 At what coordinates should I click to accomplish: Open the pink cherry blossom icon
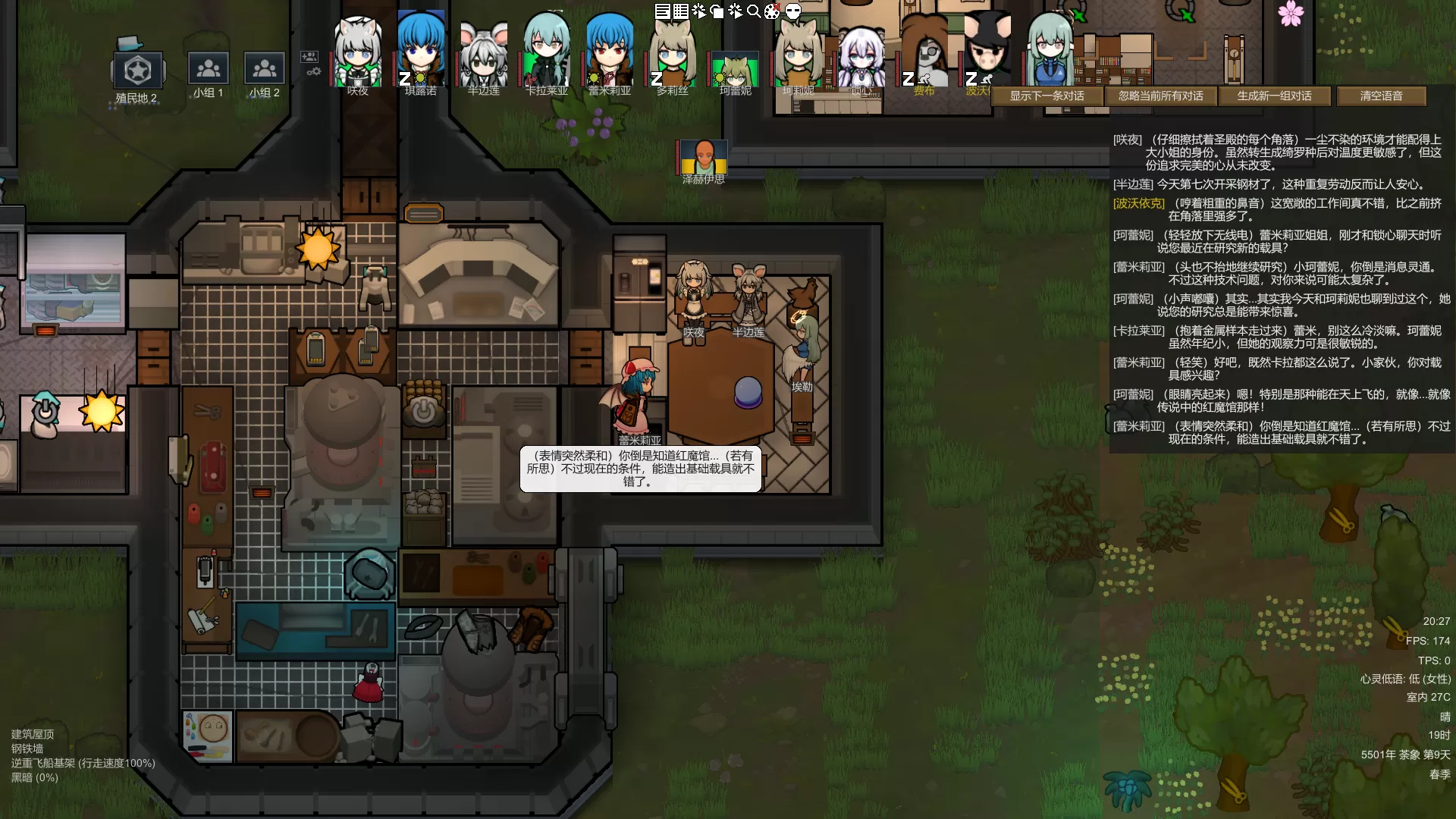click(x=1290, y=13)
